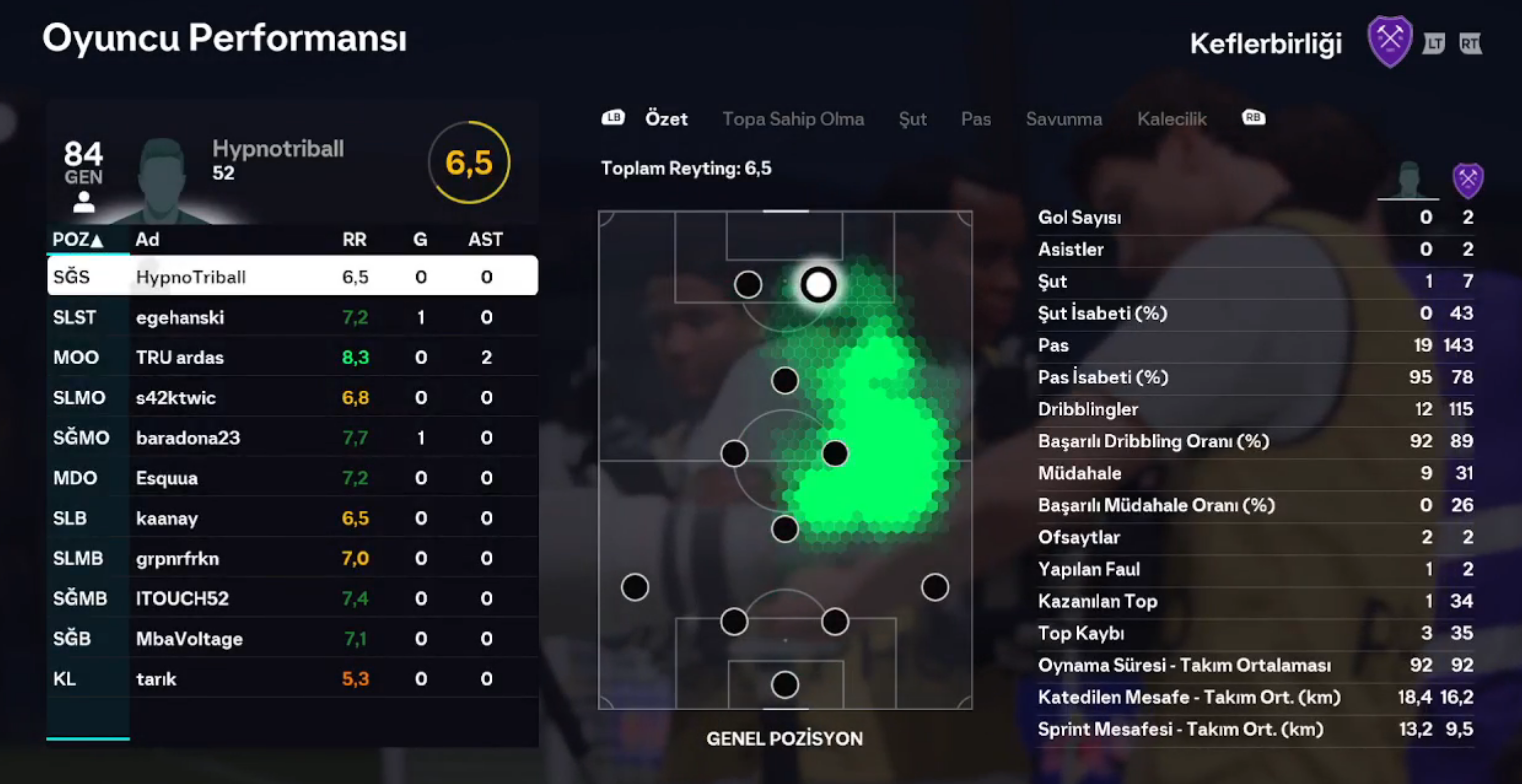Choose grpnrfrkn in the list
This screenshot has width=1522, height=784.
[x=292, y=559]
